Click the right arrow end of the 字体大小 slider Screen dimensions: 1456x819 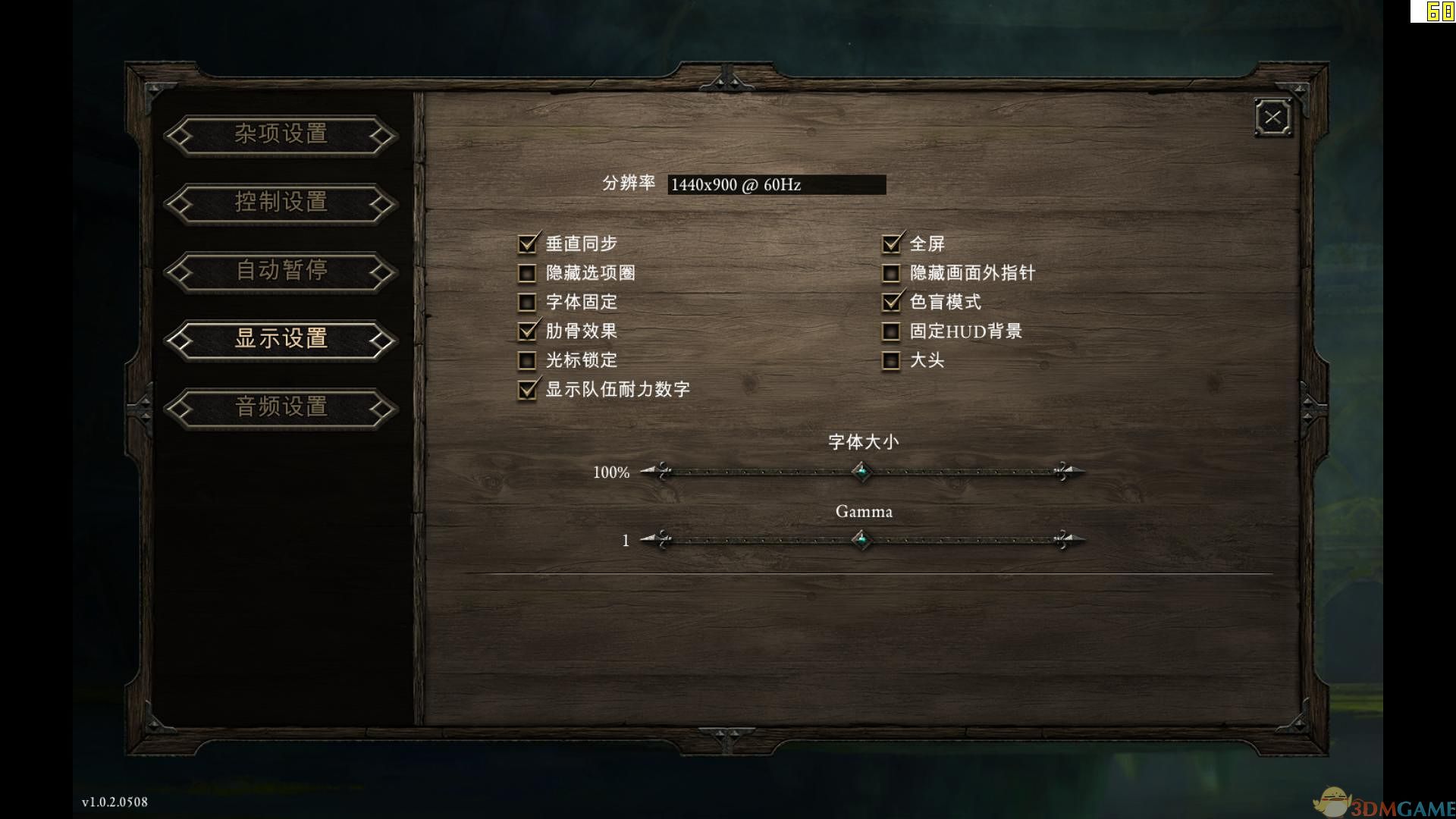[1072, 471]
